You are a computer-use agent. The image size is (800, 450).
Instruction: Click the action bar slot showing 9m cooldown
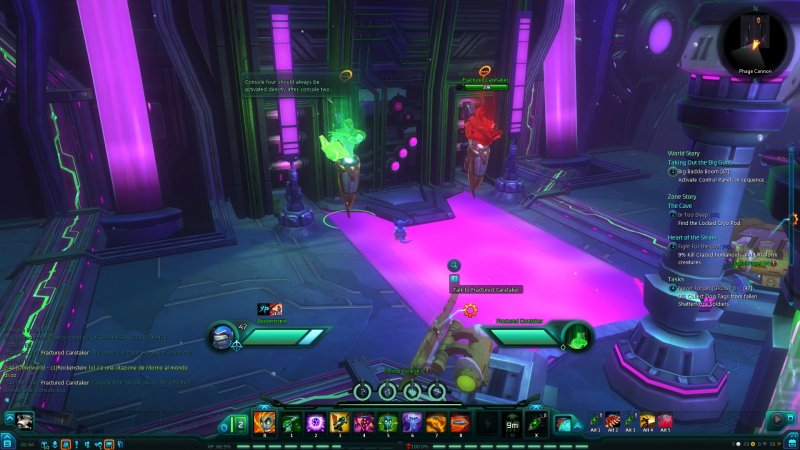pos(510,422)
